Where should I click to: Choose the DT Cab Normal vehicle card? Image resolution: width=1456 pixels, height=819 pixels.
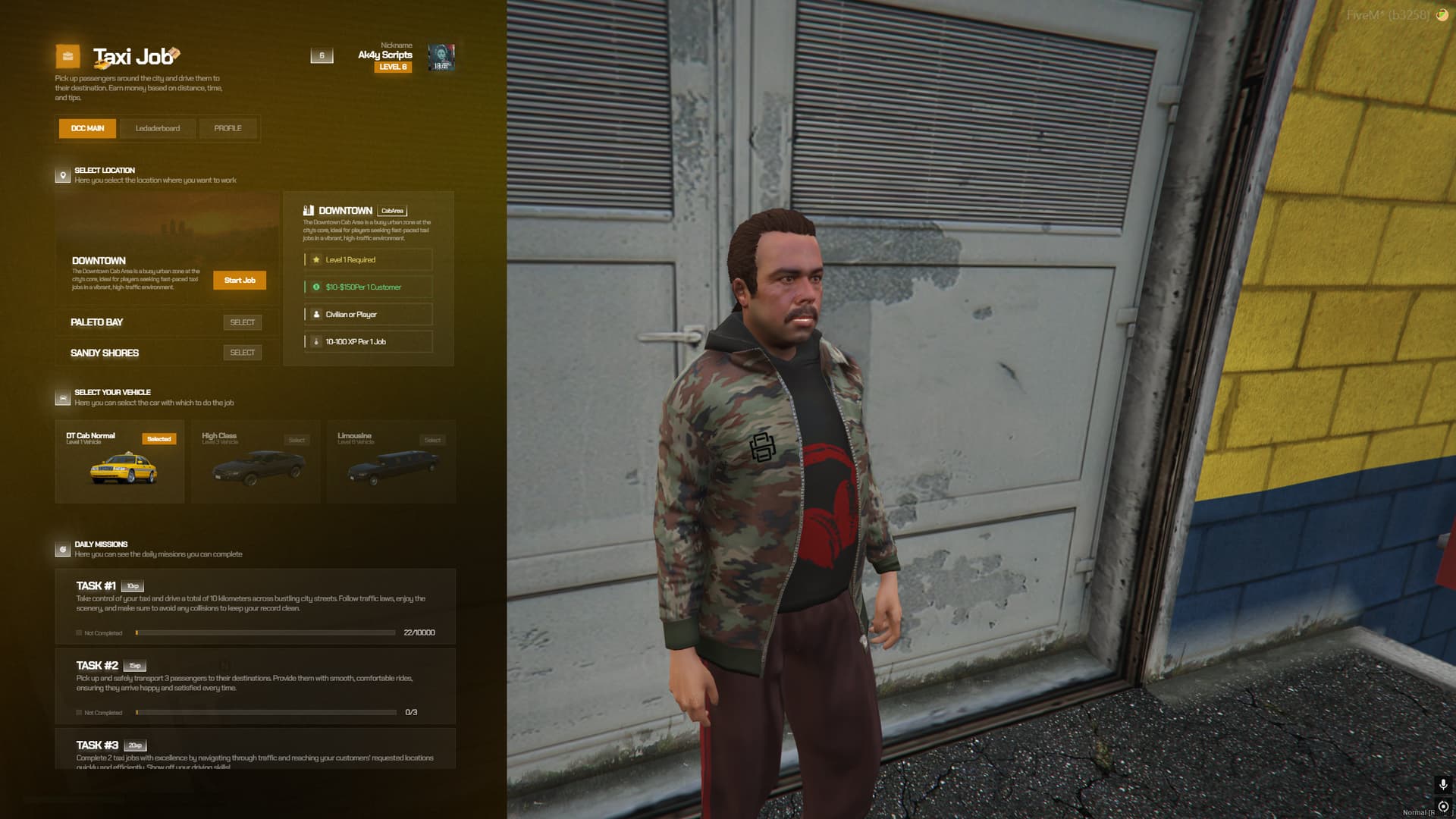tap(120, 462)
